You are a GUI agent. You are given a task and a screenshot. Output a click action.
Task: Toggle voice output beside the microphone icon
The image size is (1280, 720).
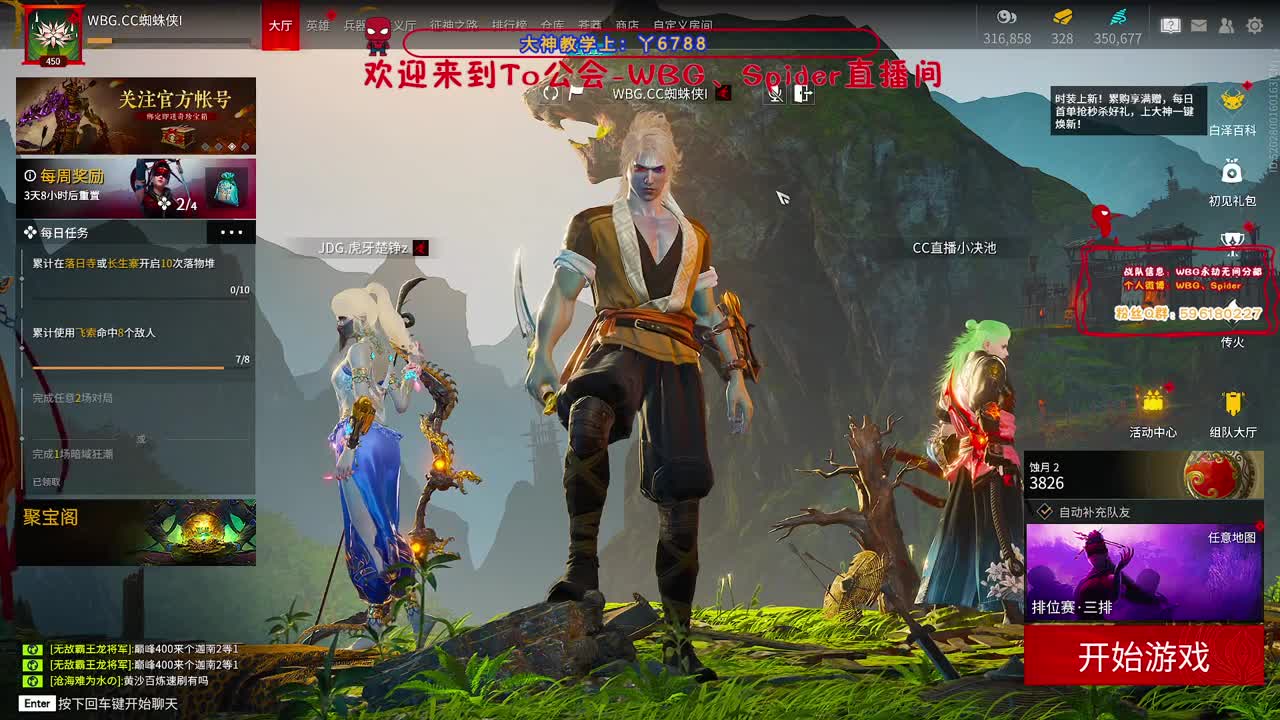(x=803, y=94)
